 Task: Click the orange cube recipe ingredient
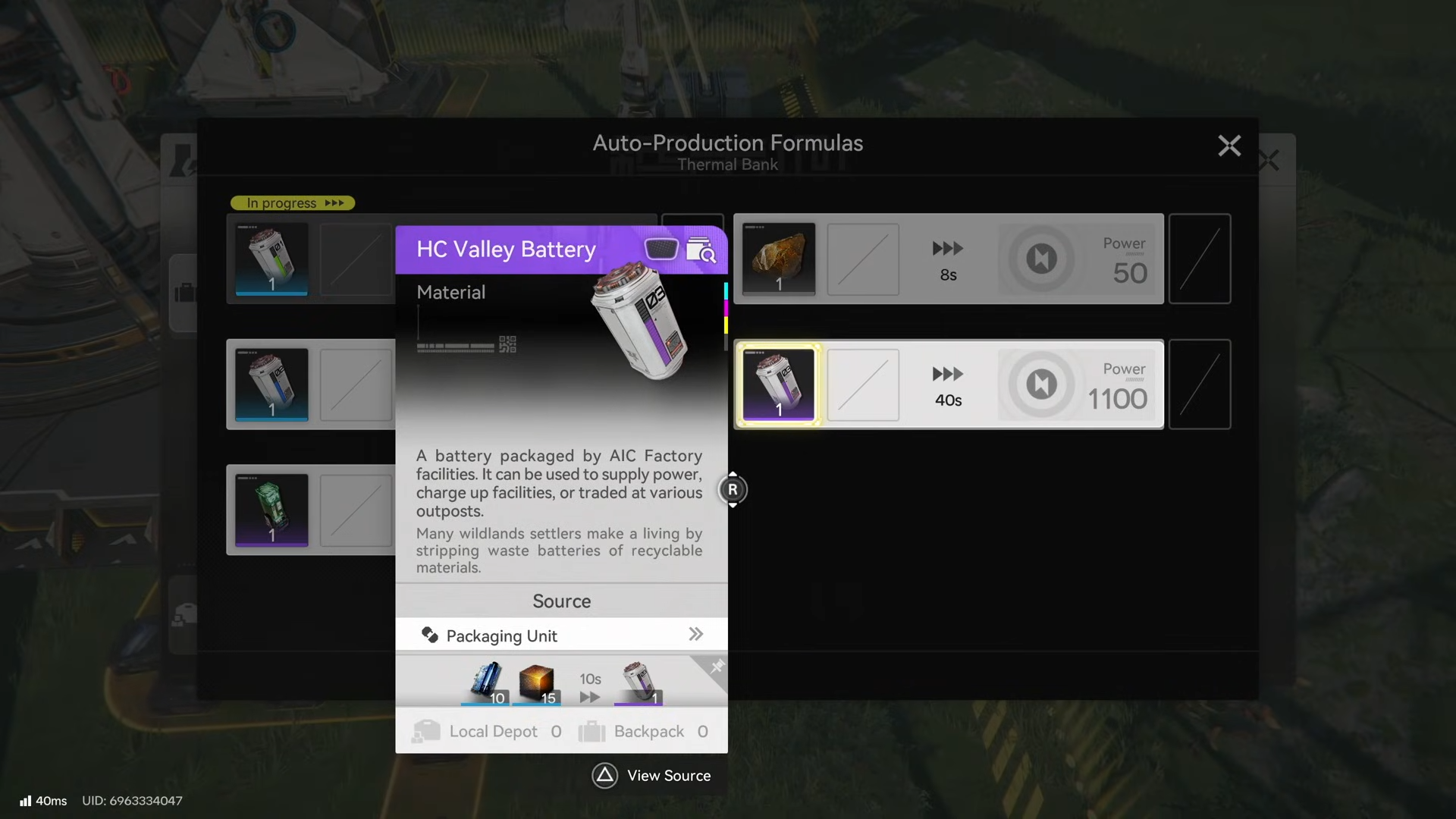(536, 682)
